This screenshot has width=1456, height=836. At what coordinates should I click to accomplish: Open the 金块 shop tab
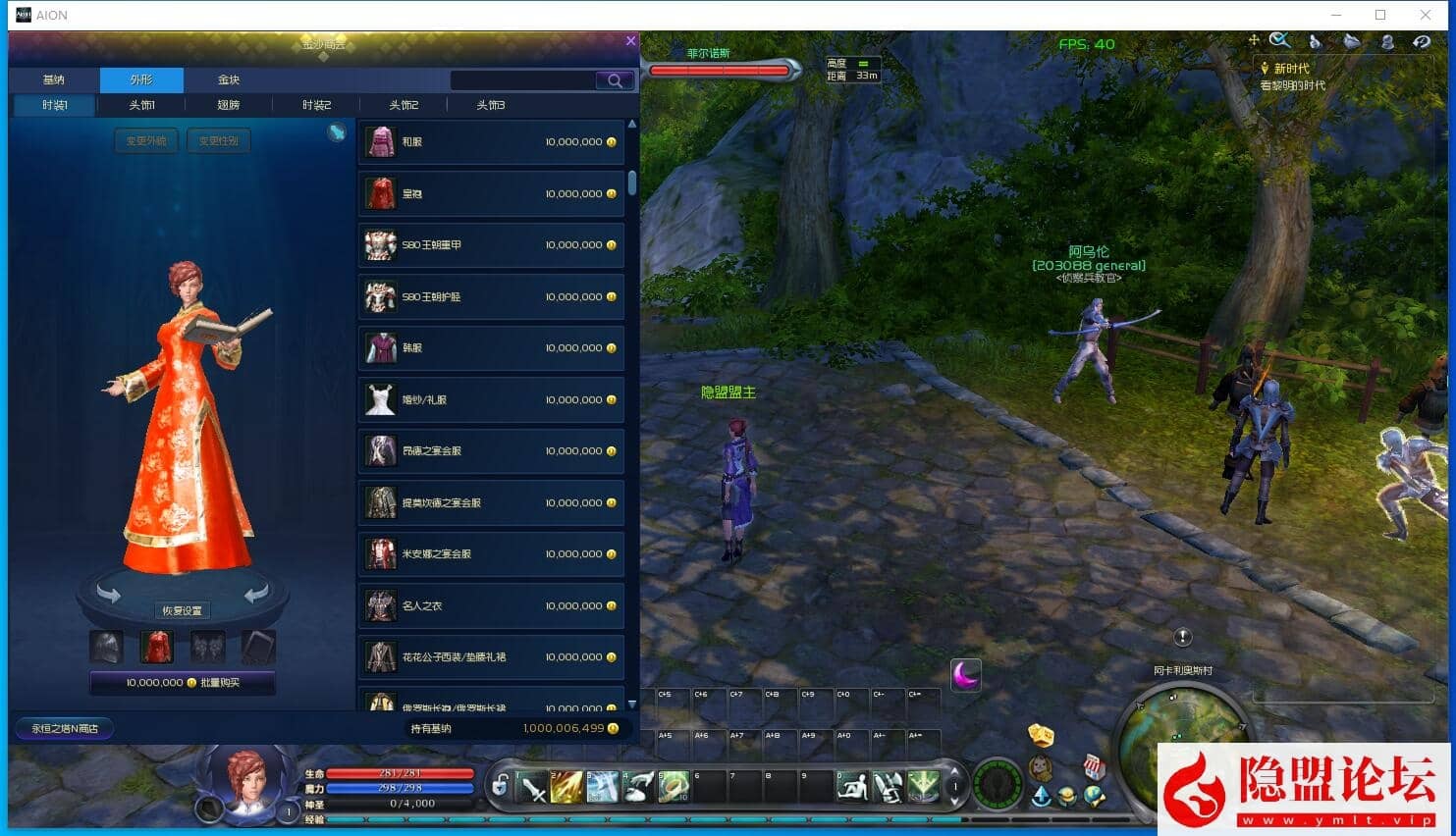(x=229, y=79)
